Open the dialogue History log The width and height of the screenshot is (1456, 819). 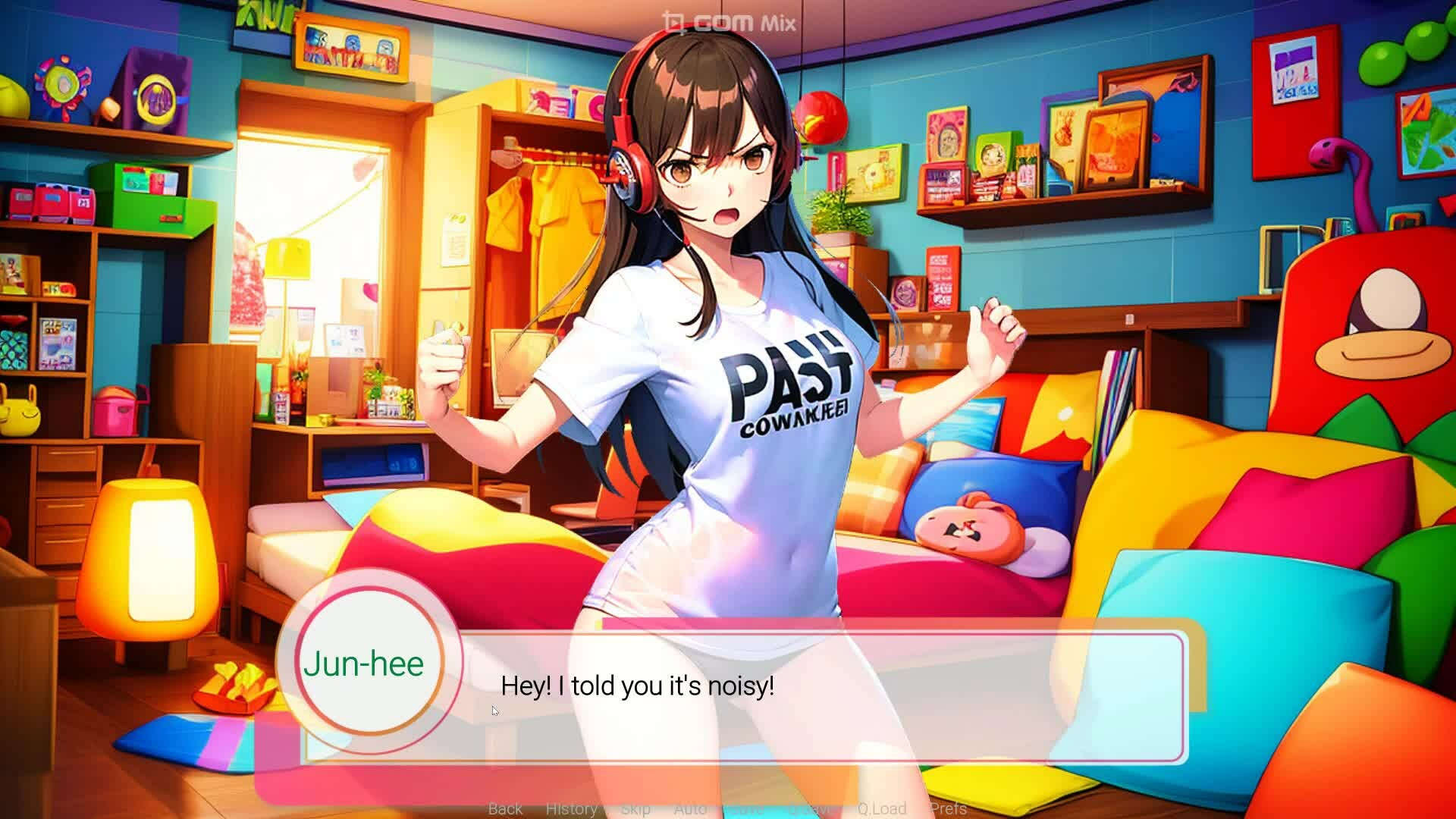[571, 808]
